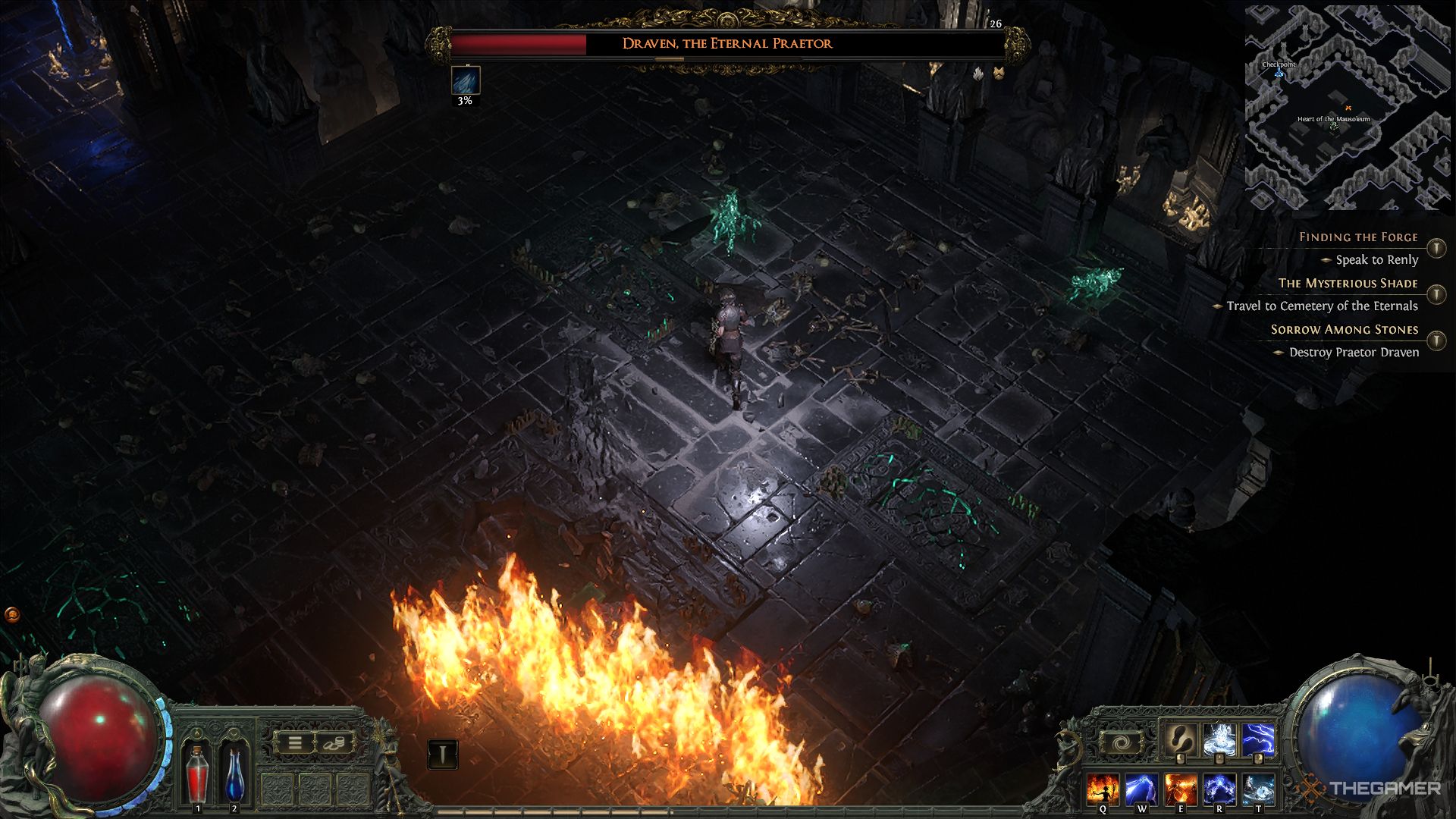Toggle Sorrow Among Stones quest tracker
1456x819 pixels.
(x=1436, y=340)
